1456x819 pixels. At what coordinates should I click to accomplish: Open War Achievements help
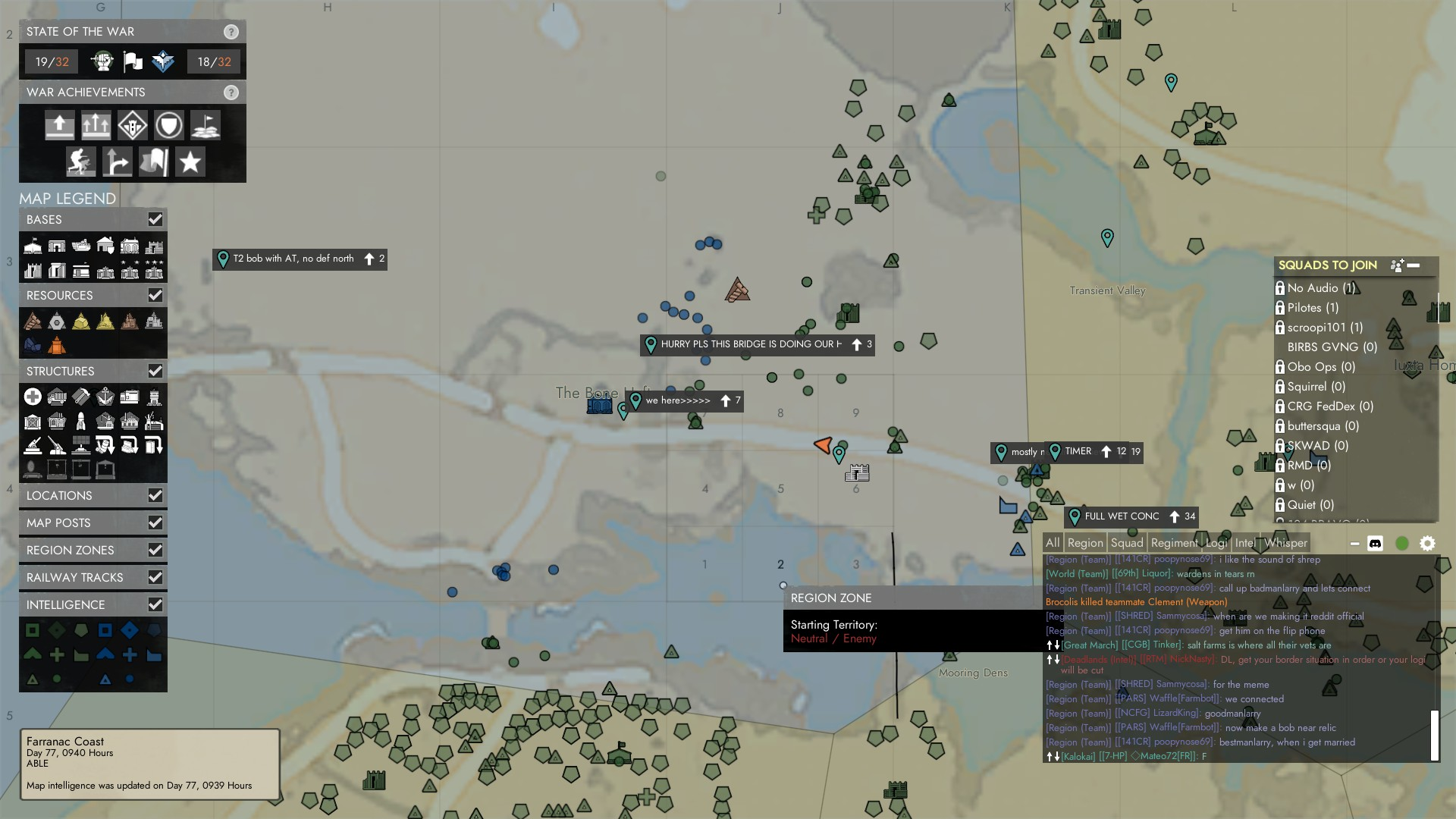(231, 93)
